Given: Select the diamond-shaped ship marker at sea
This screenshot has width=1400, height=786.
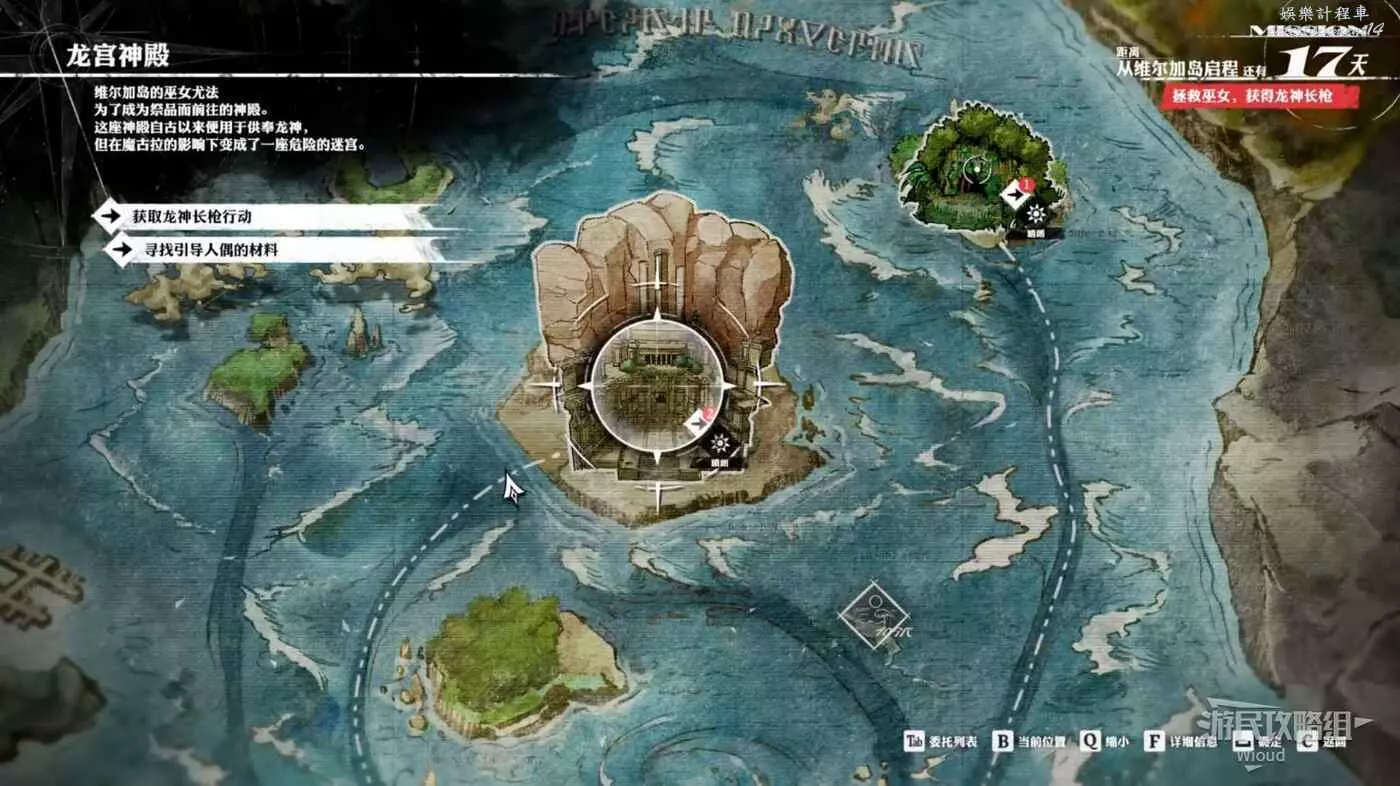Looking at the screenshot, I should pos(874,619).
